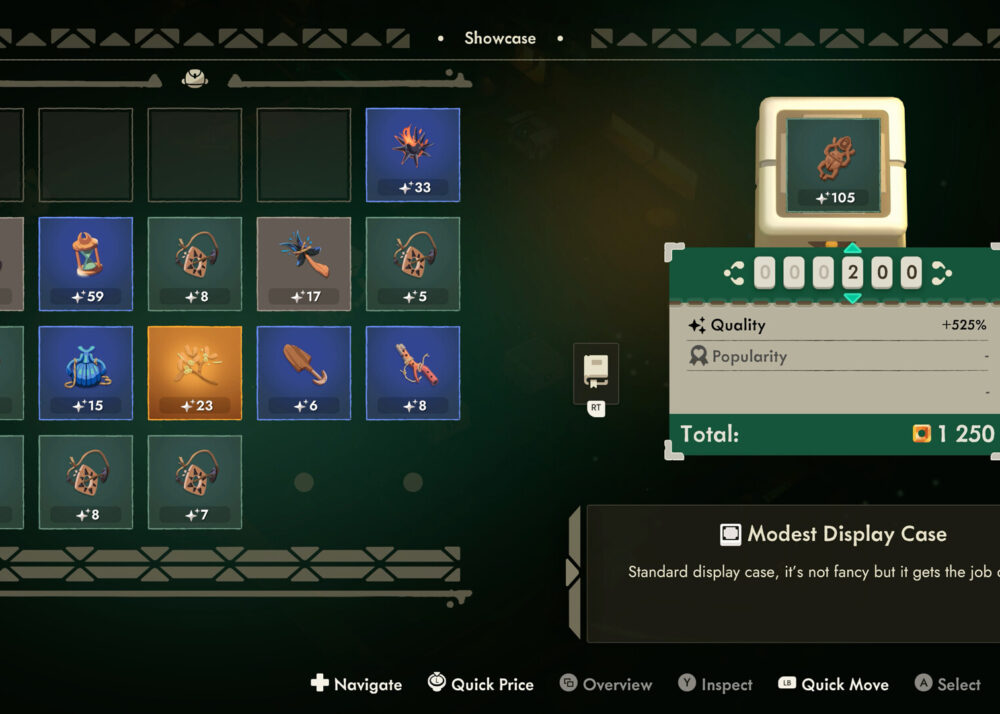Select the leather pouch marked 7
Viewport: 1000px width, 714px height.
click(x=195, y=482)
